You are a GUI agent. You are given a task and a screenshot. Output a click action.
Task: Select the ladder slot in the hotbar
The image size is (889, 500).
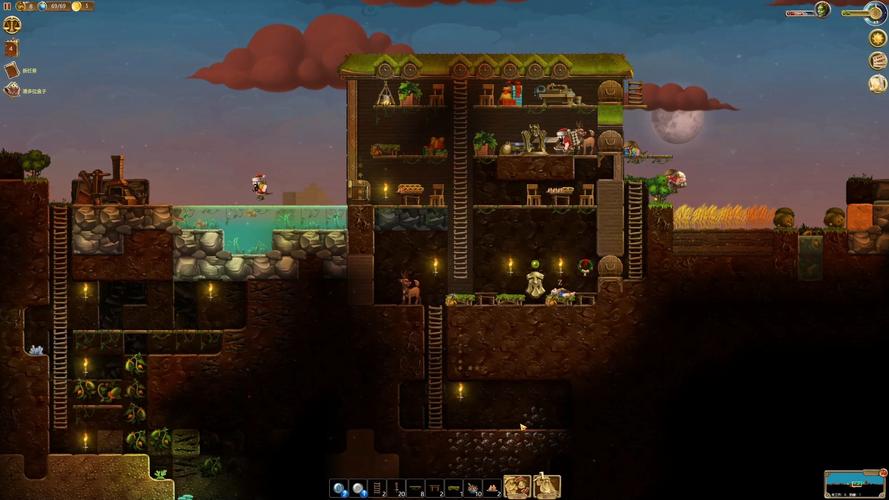coord(378,488)
